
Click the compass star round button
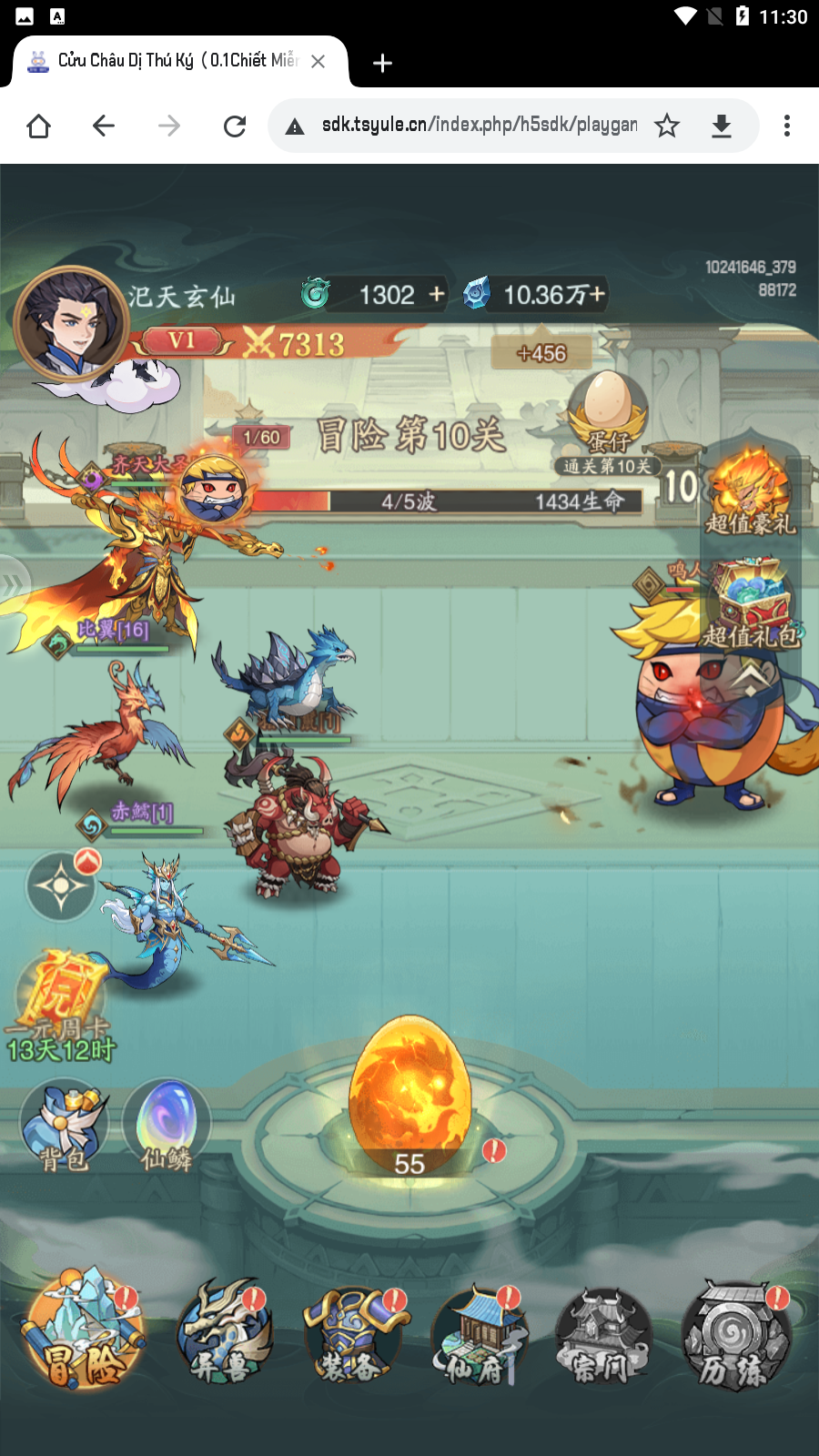point(61,885)
